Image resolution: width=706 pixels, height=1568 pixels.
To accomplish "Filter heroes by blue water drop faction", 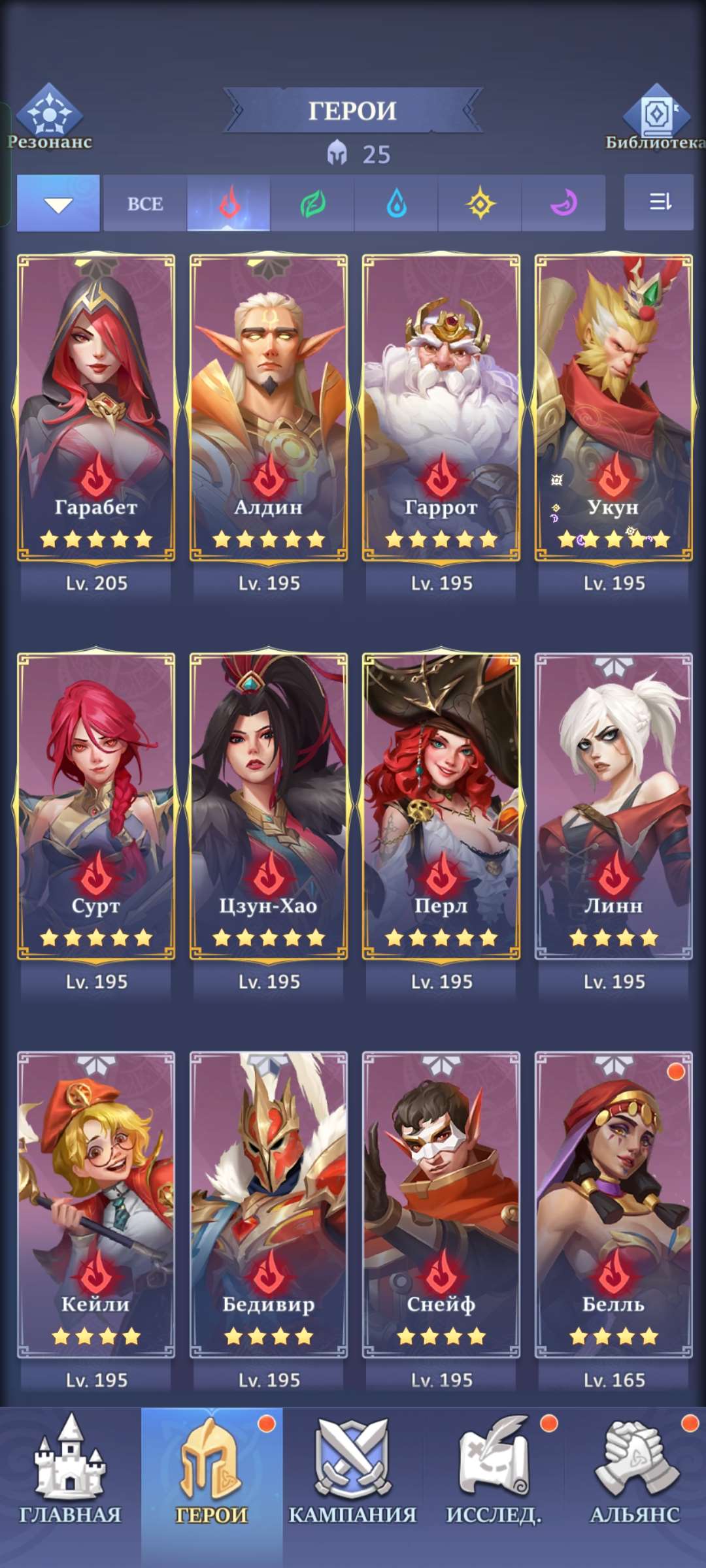I will (396, 204).
